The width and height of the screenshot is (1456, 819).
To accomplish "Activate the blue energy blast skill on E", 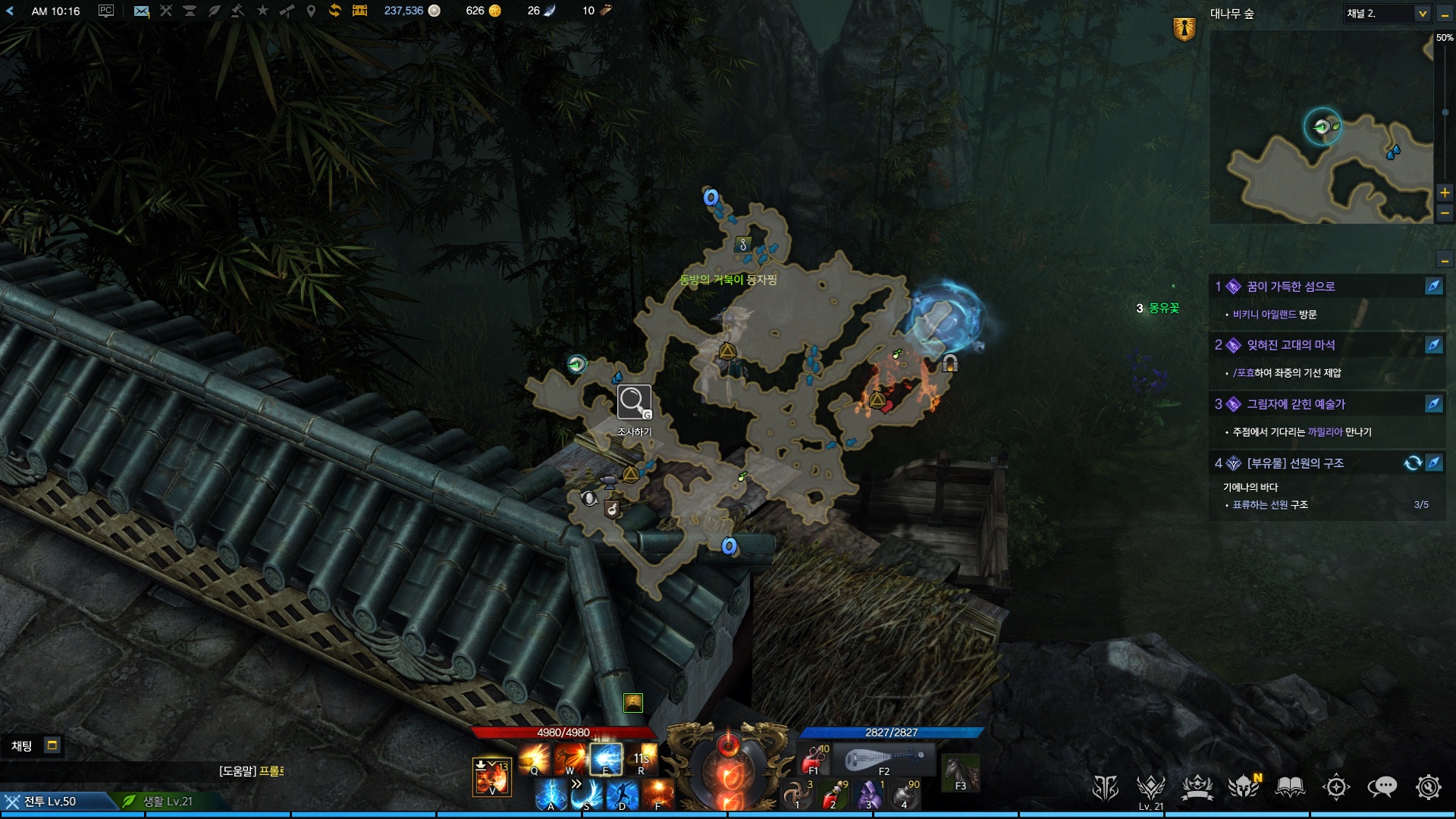I will pos(606,758).
